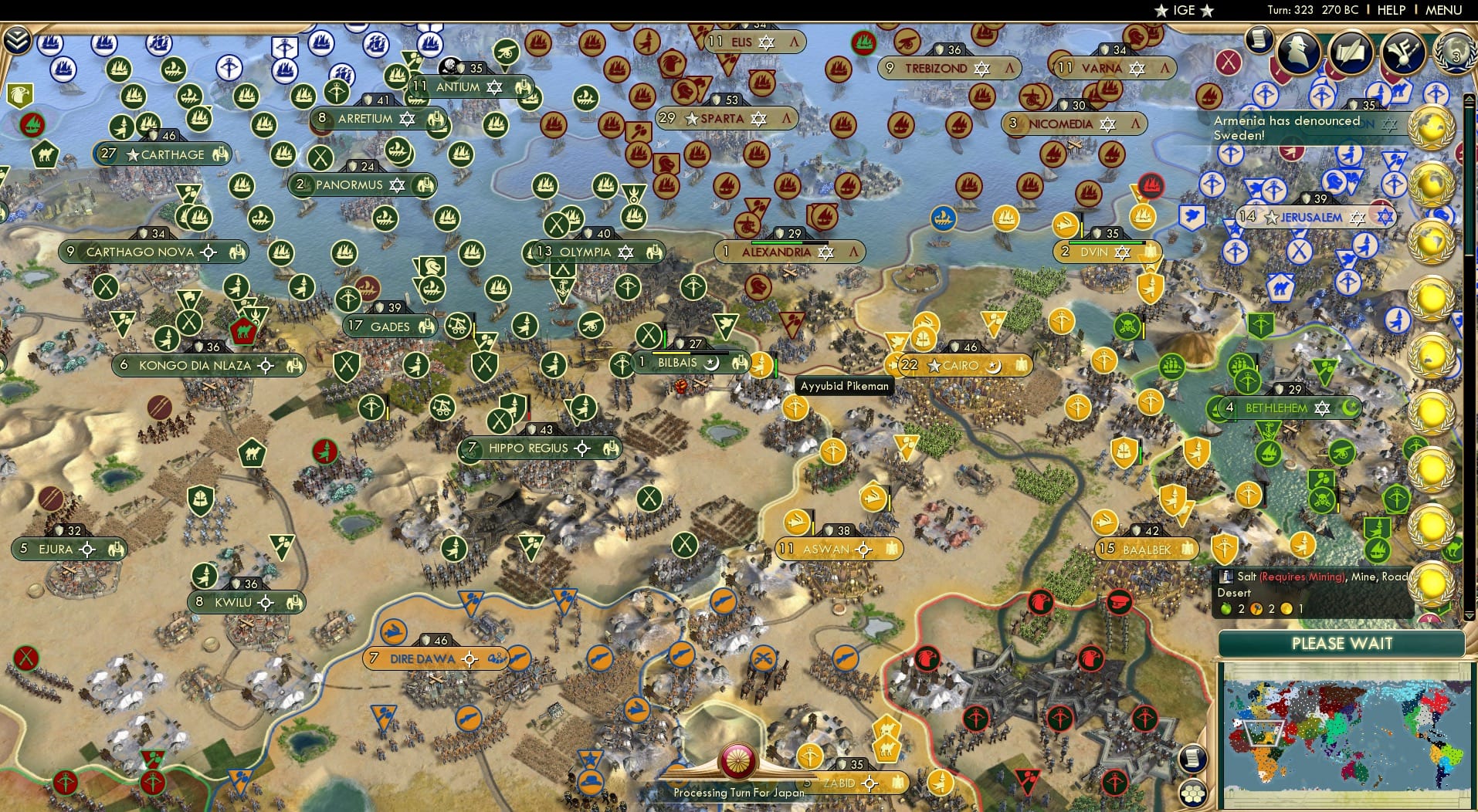Click the laurel-wreathed World Congress globe icon

tap(1454, 52)
